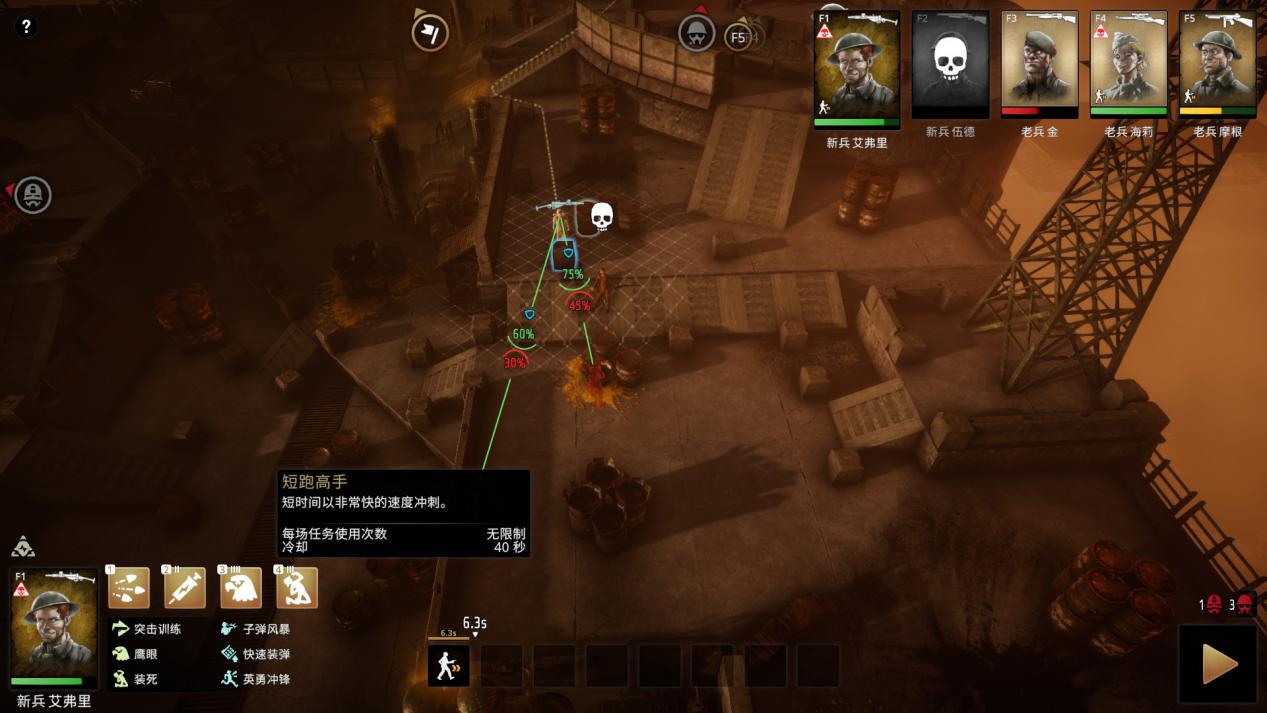The height and width of the screenshot is (713, 1267).
Task: Click the large selected soldier portrait bottom-left
Action: click(53, 625)
